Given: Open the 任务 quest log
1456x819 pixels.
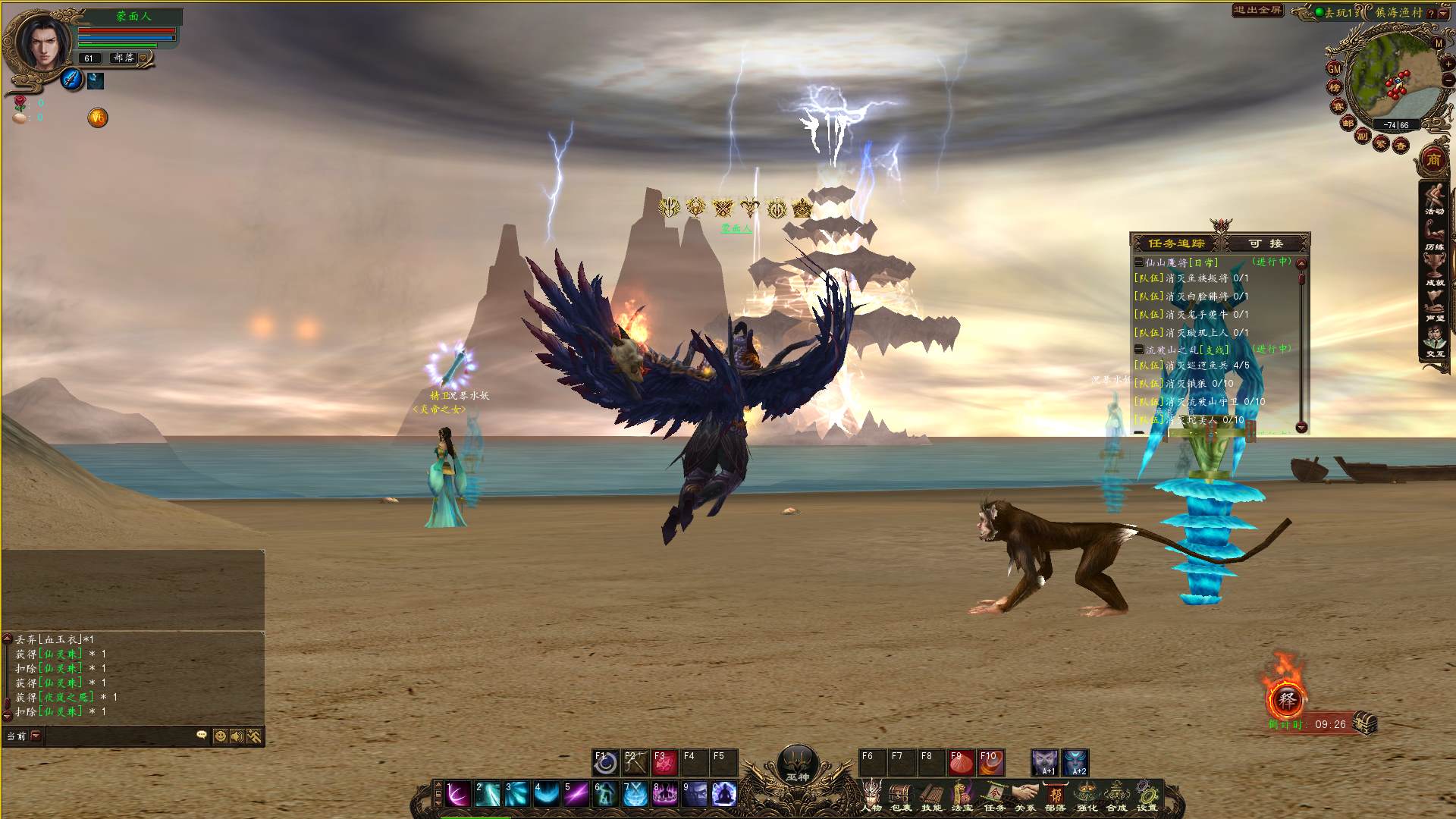Looking at the screenshot, I should 994,795.
